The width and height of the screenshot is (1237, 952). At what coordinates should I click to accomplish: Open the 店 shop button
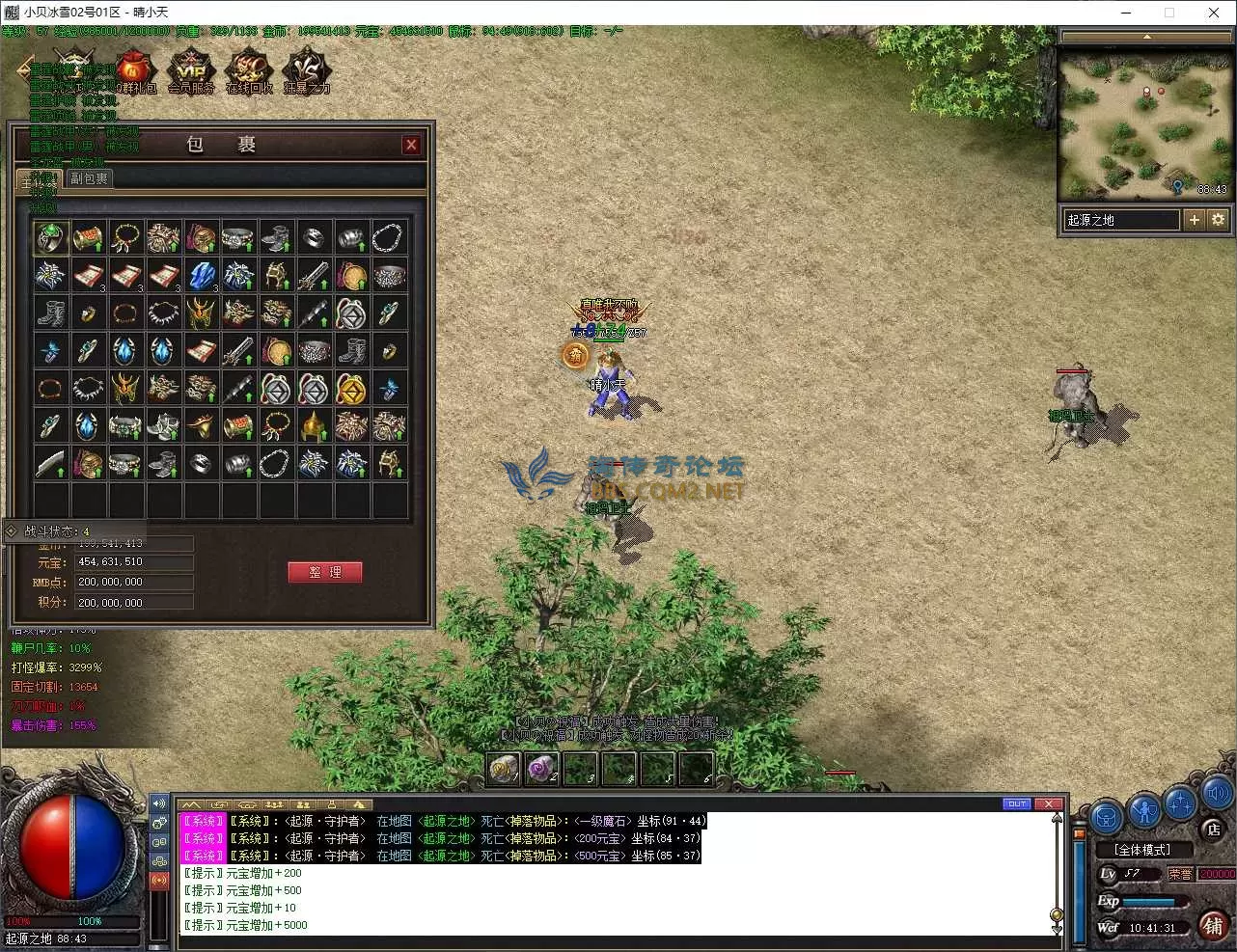click(x=1213, y=829)
